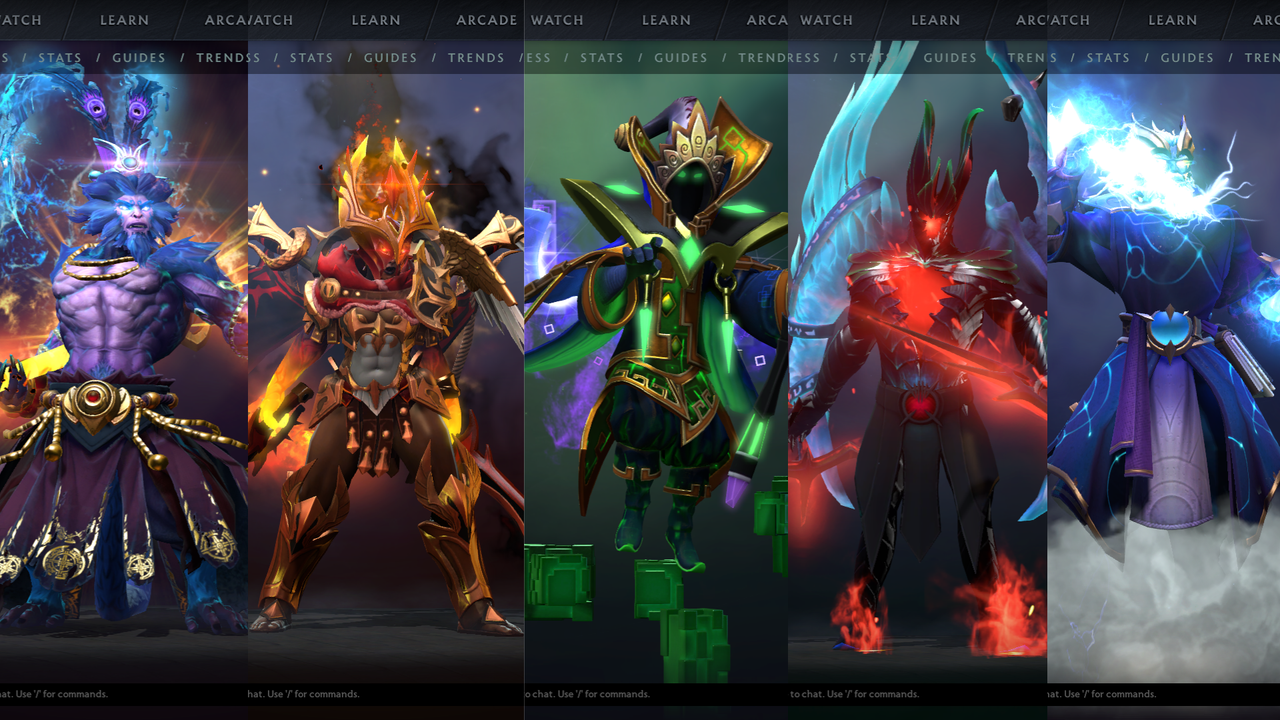
Task: Click the STATS breadcrumb in the leftmost panel
Action: coord(60,58)
